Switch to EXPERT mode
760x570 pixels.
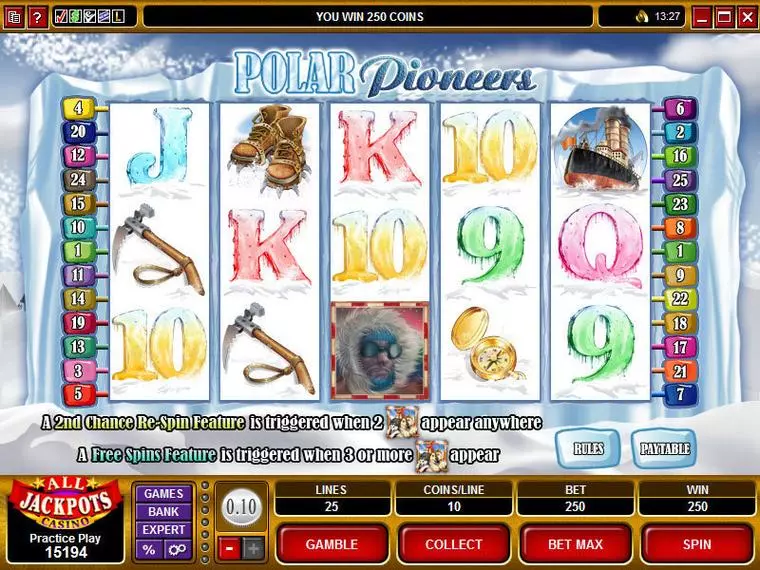pos(163,529)
